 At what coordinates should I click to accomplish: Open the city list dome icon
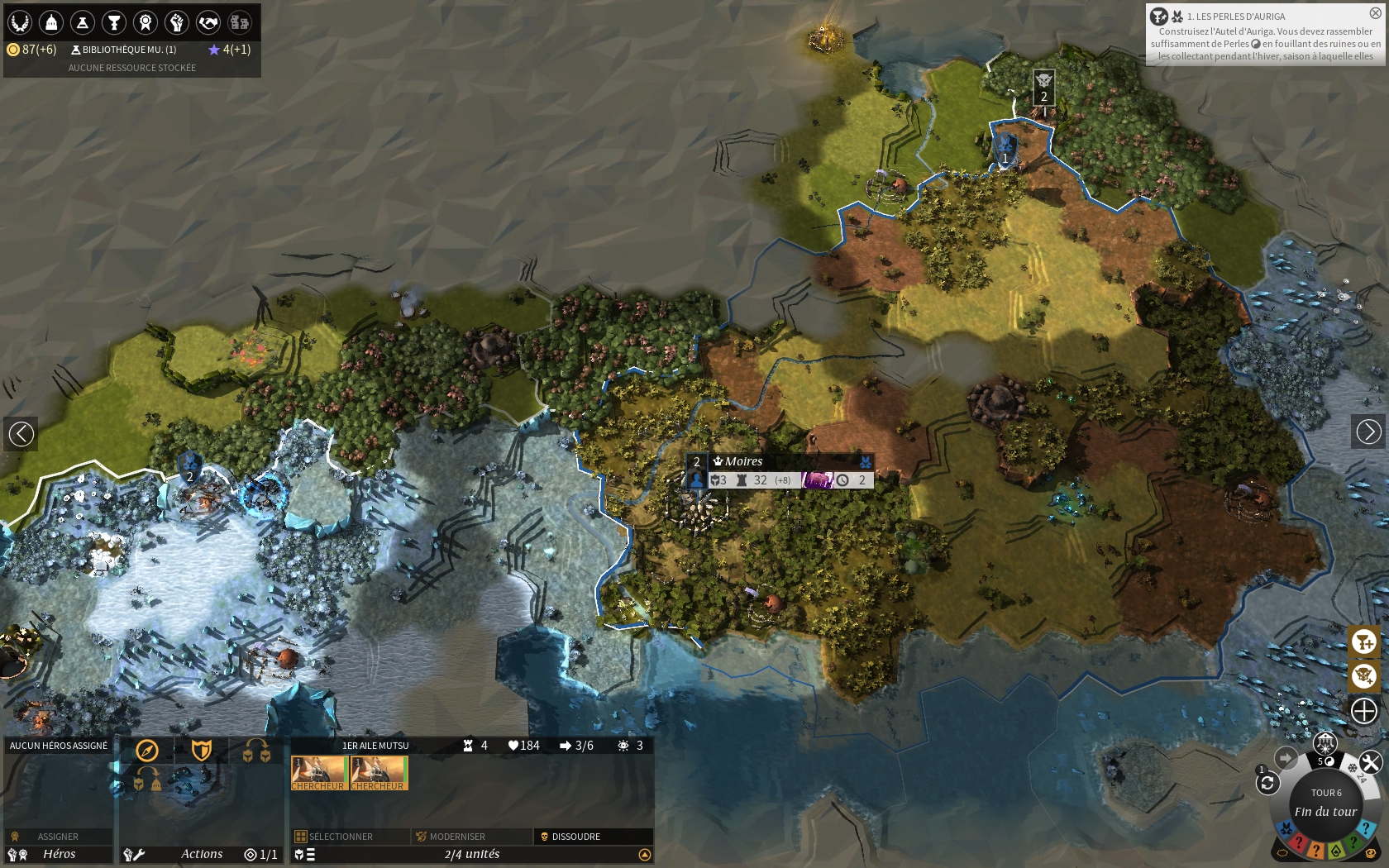point(51,22)
